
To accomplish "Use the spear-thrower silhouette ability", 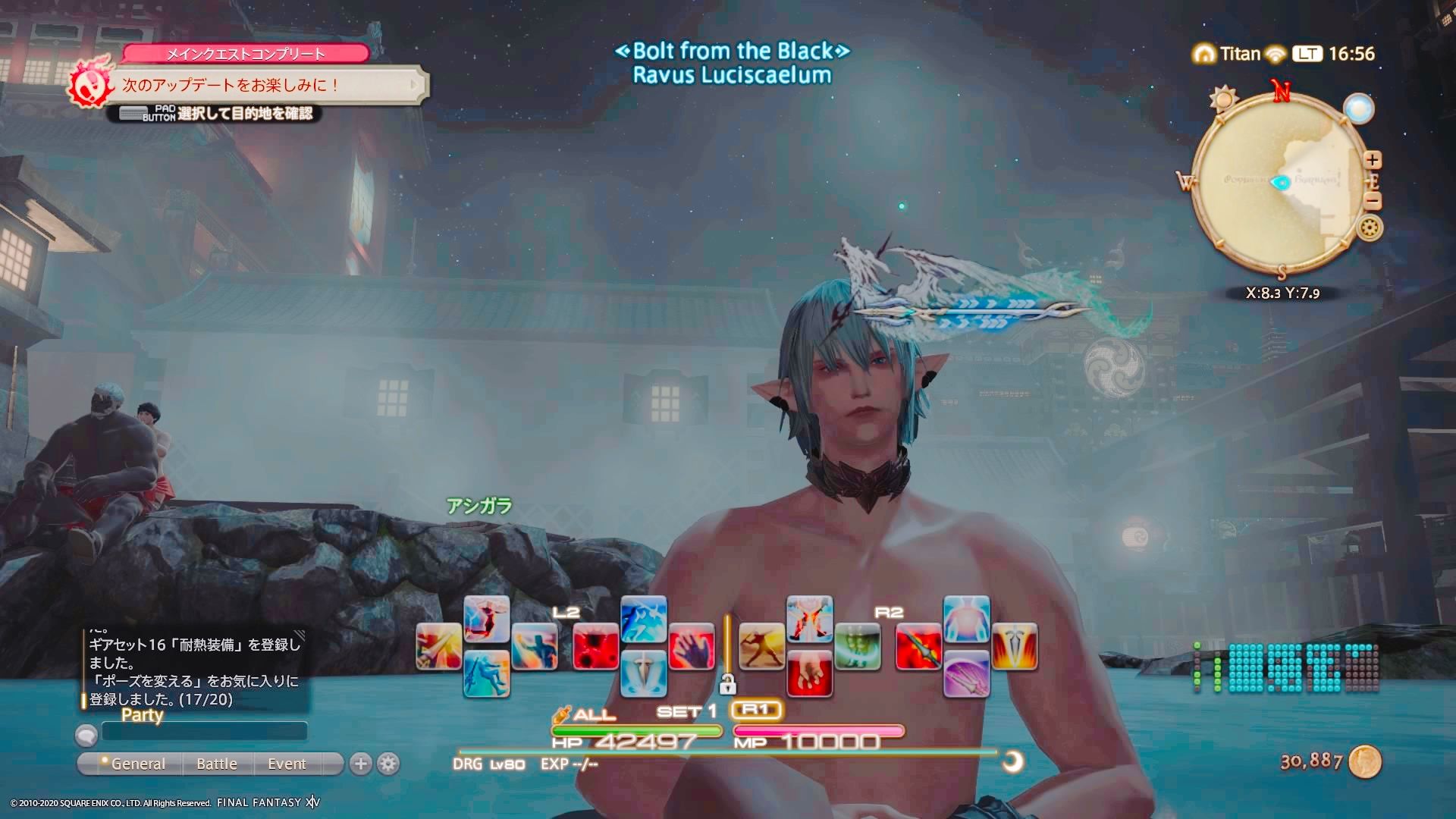I will tap(761, 646).
